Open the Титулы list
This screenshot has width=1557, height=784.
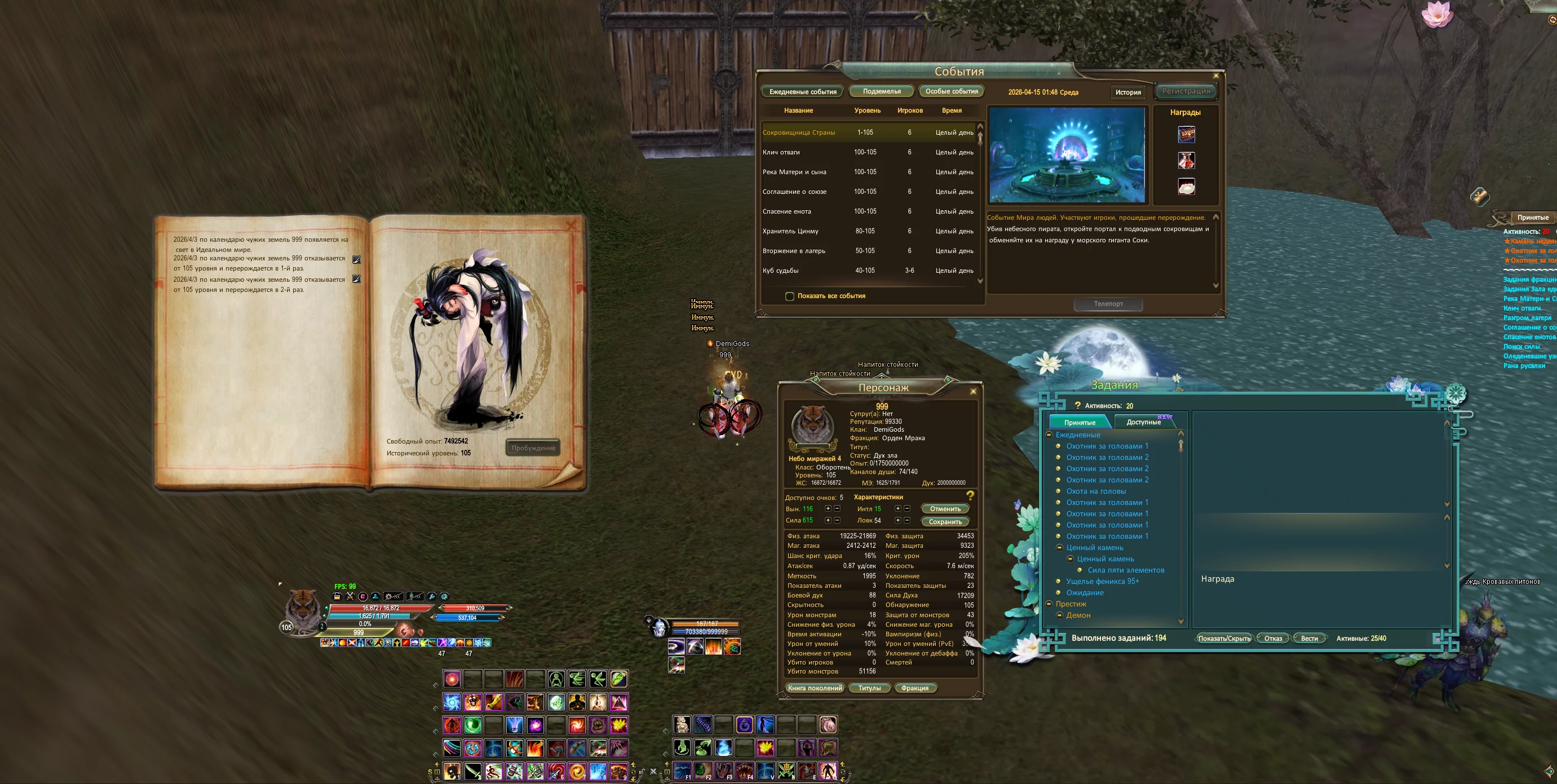[x=869, y=688]
